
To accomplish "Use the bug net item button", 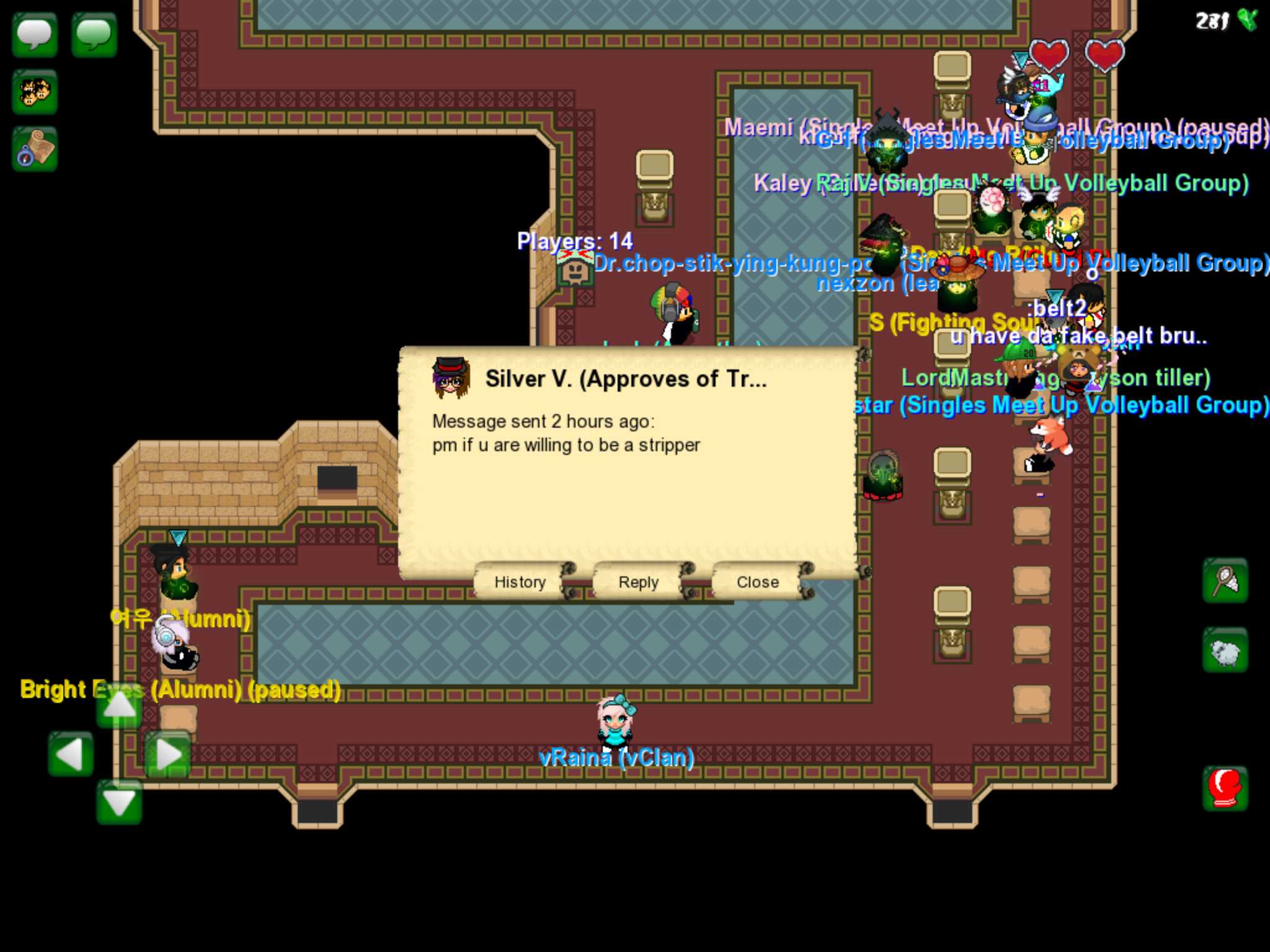I will coord(1225,581).
